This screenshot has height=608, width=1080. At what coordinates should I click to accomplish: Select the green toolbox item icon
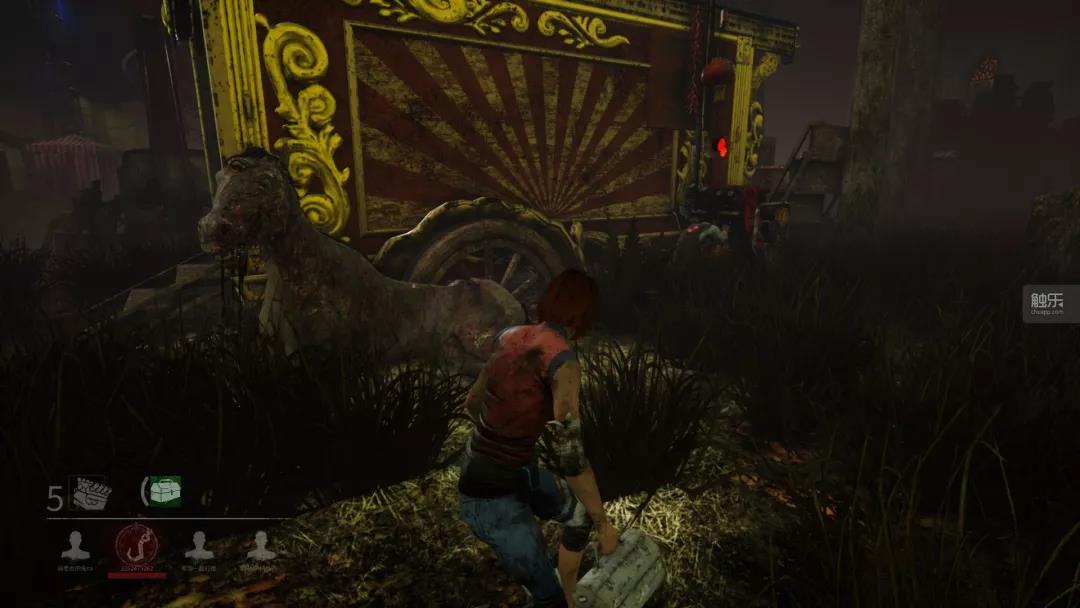pyautogui.click(x=161, y=491)
